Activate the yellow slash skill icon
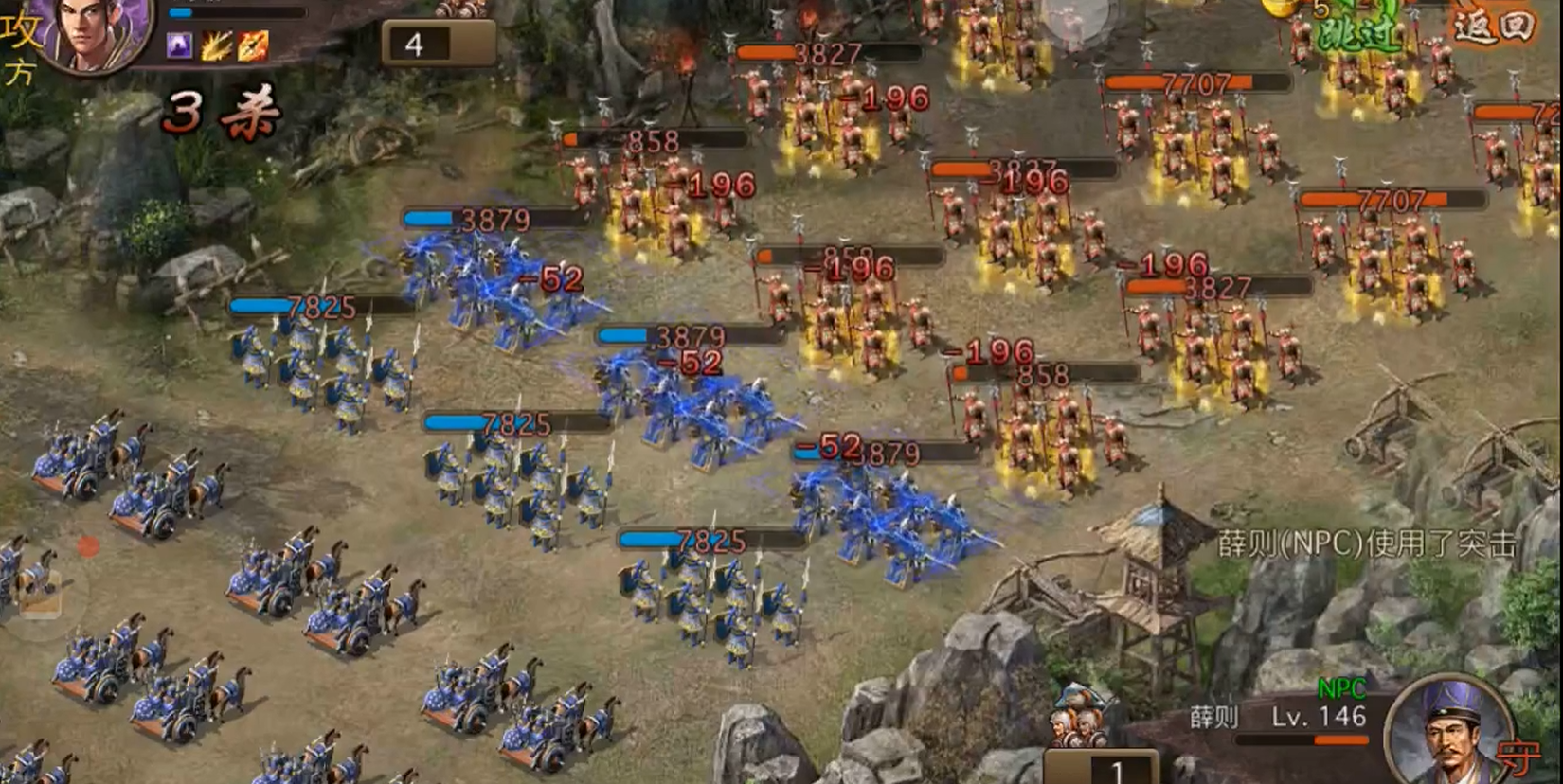This screenshot has width=1563, height=784. click(216, 45)
